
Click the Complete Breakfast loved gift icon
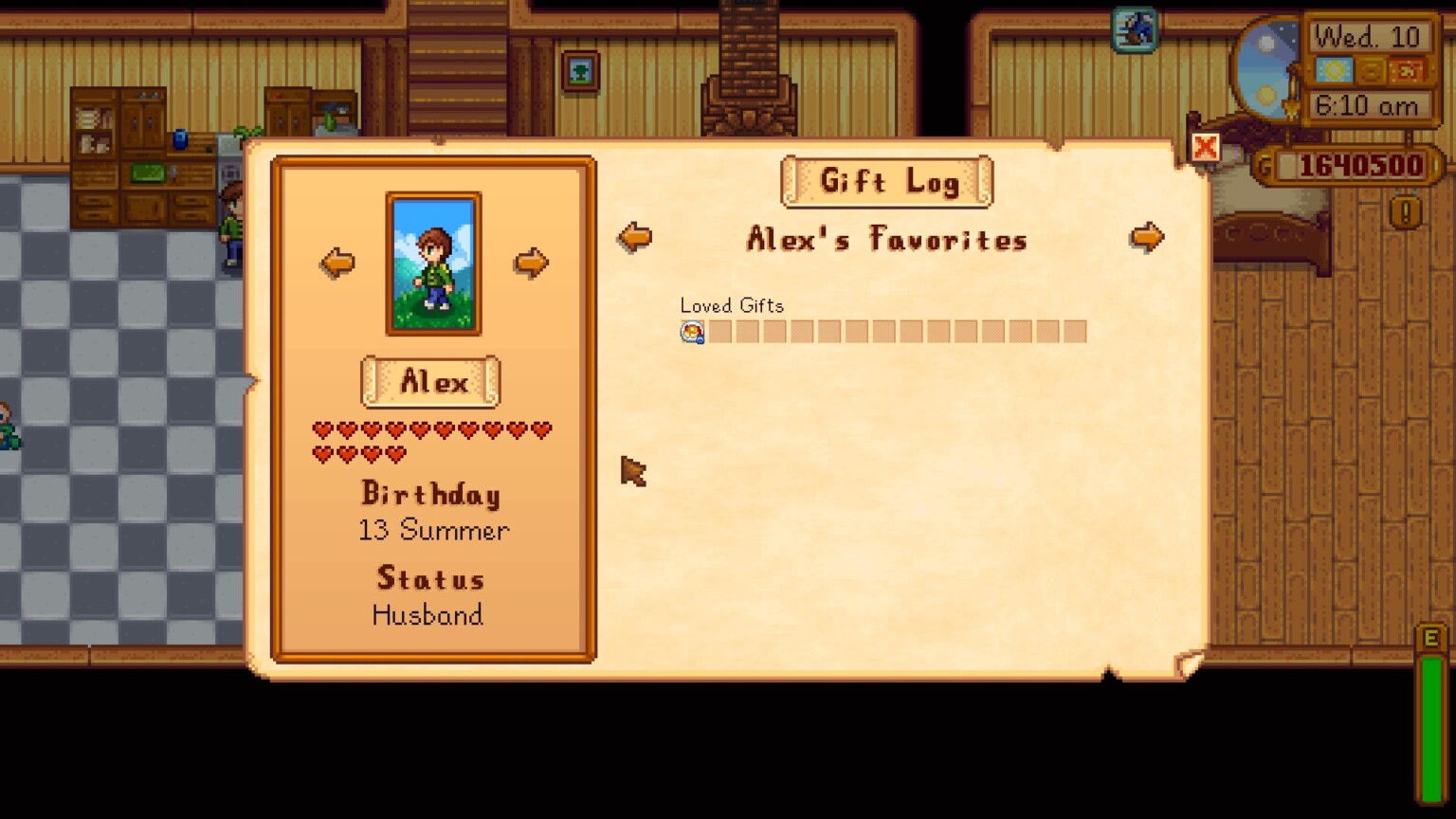(691, 331)
